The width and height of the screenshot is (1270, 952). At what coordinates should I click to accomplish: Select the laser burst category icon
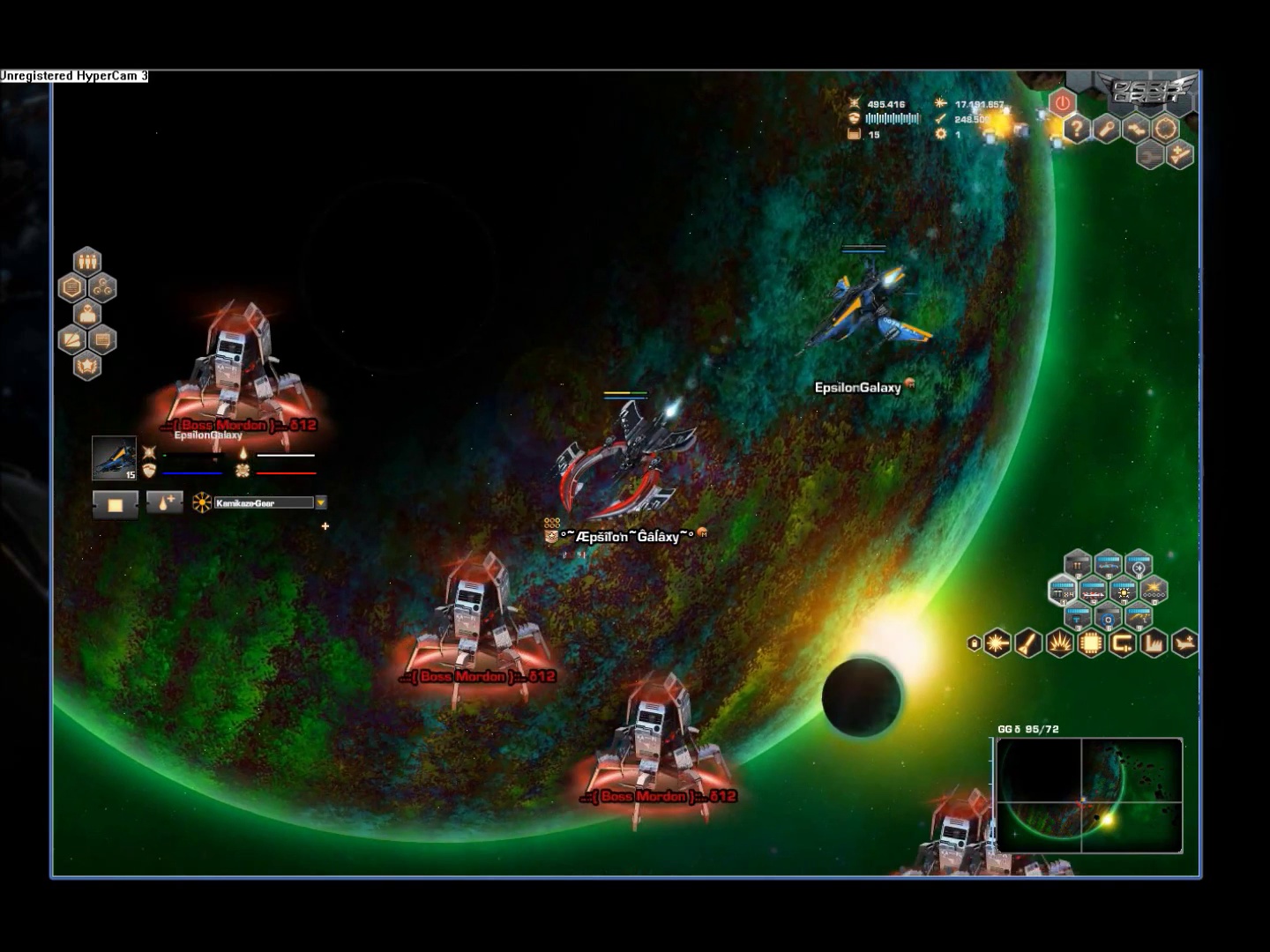point(997,643)
